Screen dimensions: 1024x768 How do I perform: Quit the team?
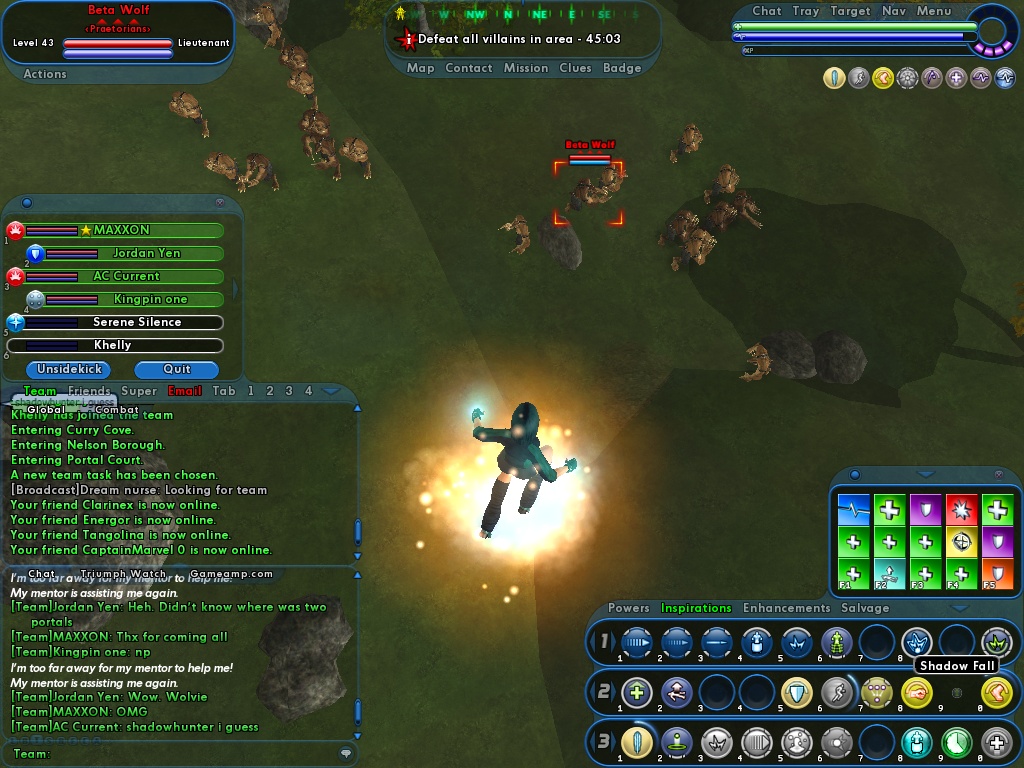(176, 369)
